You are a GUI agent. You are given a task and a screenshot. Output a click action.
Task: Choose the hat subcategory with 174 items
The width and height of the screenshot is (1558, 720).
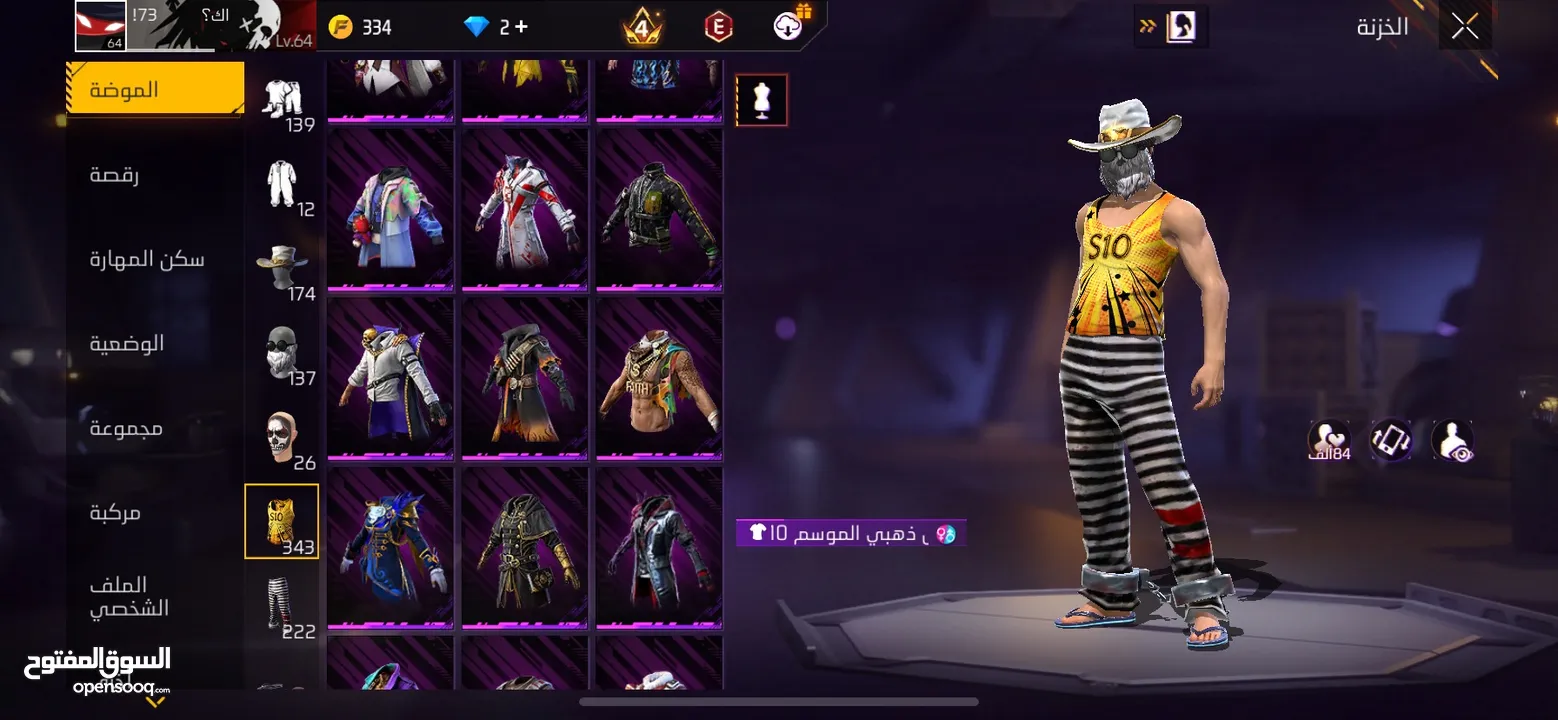click(x=282, y=267)
